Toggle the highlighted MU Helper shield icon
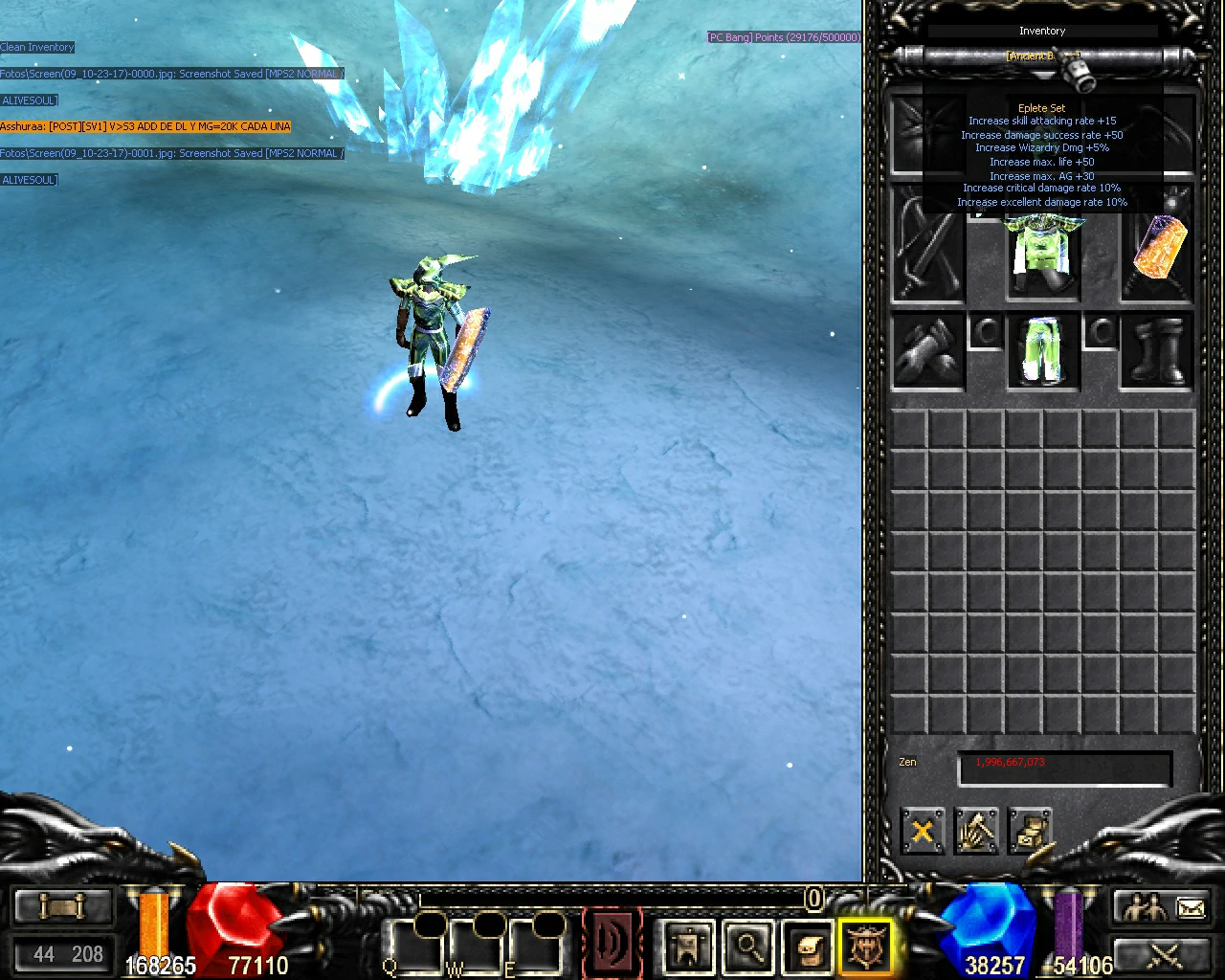This screenshot has width=1225, height=980. click(867, 947)
